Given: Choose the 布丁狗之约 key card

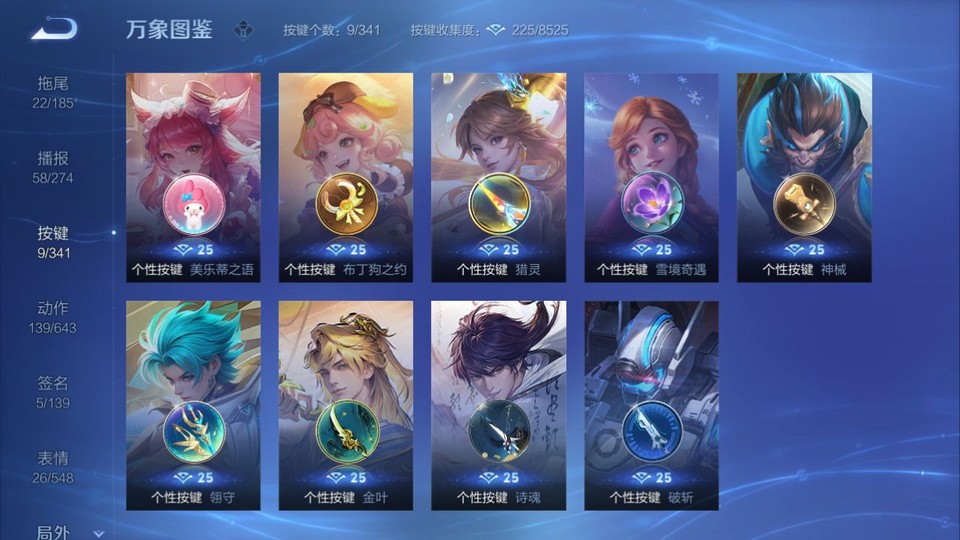Looking at the screenshot, I should click(346, 177).
